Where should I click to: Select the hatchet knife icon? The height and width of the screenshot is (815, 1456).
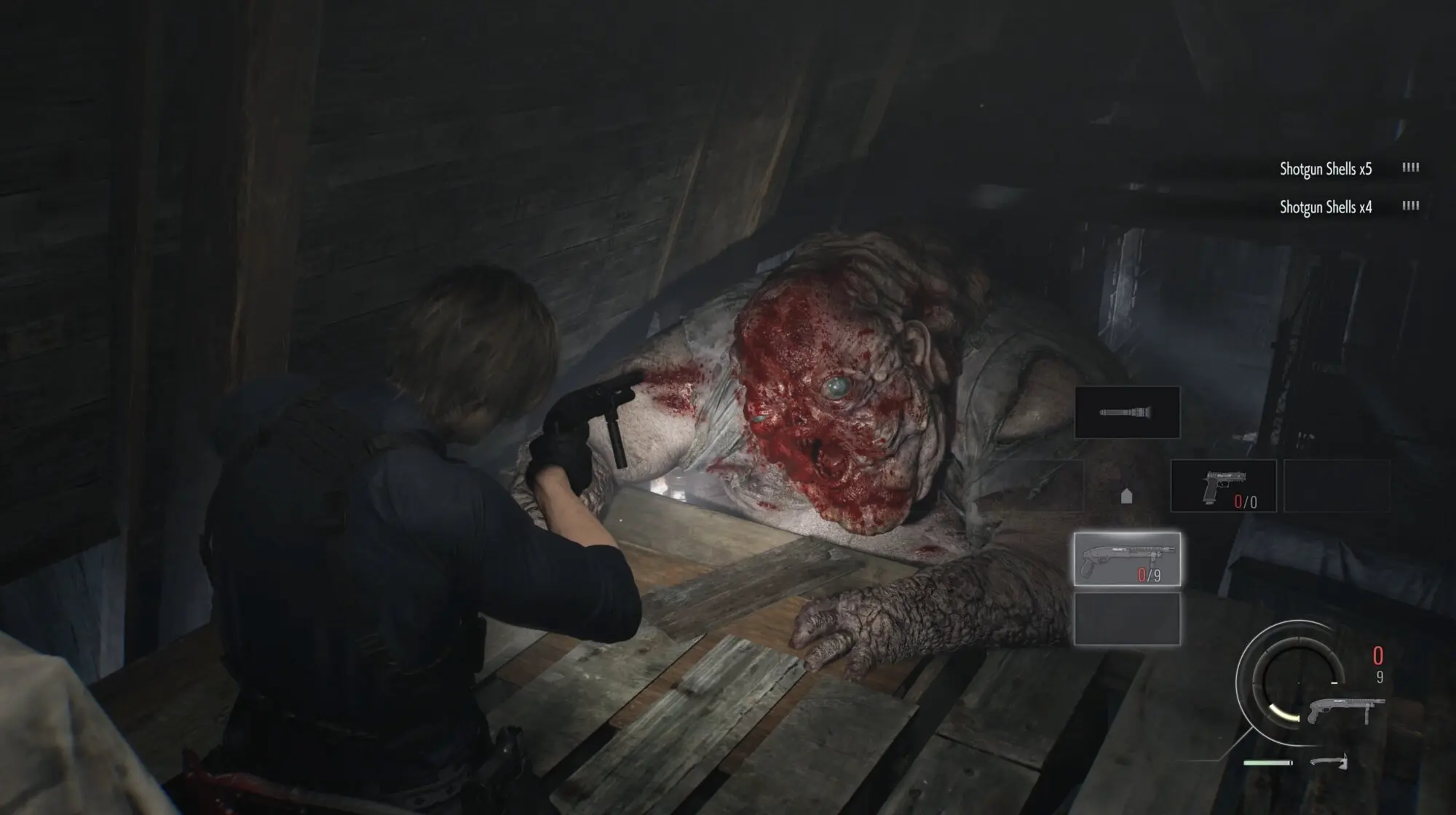point(1329,762)
